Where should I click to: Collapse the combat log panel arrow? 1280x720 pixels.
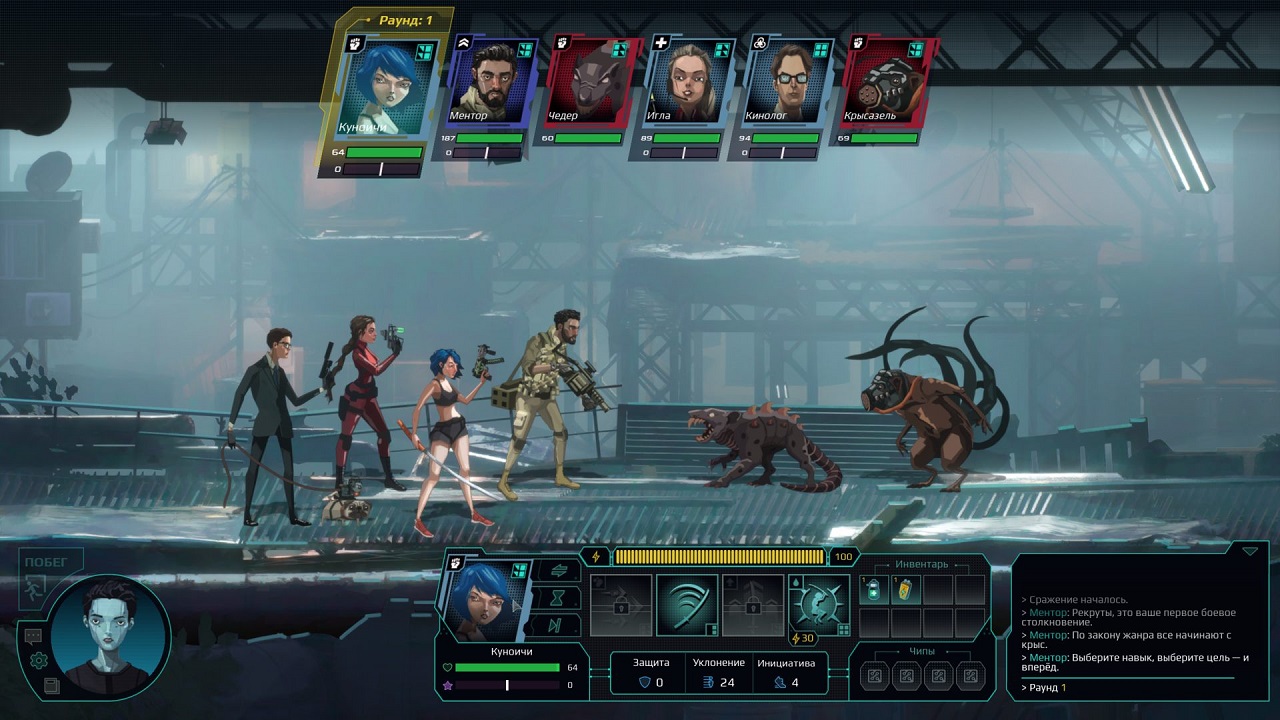1249,551
